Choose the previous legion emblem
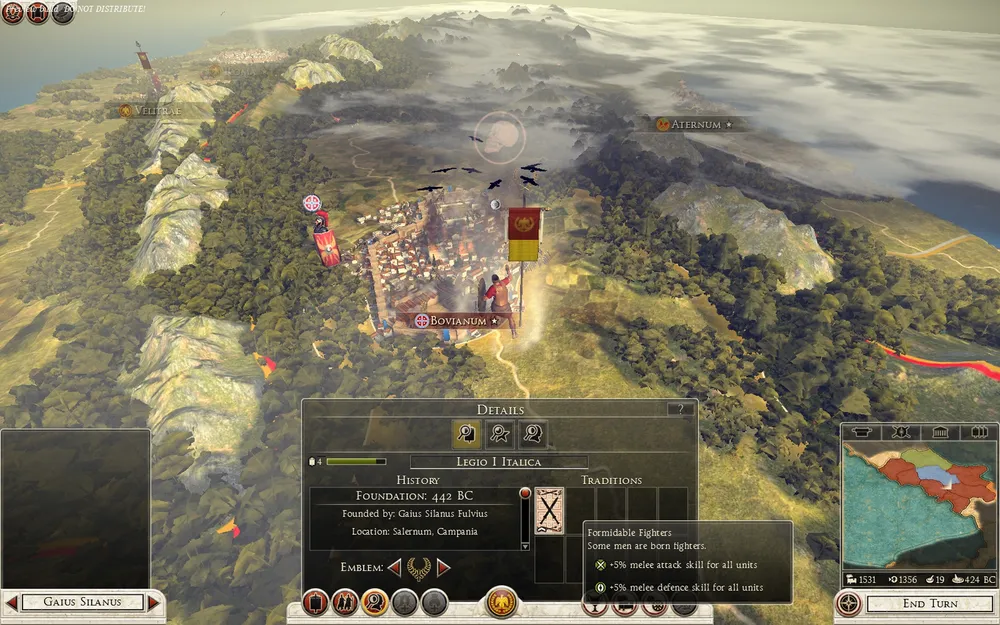The width and height of the screenshot is (1000, 625). pyautogui.click(x=394, y=568)
